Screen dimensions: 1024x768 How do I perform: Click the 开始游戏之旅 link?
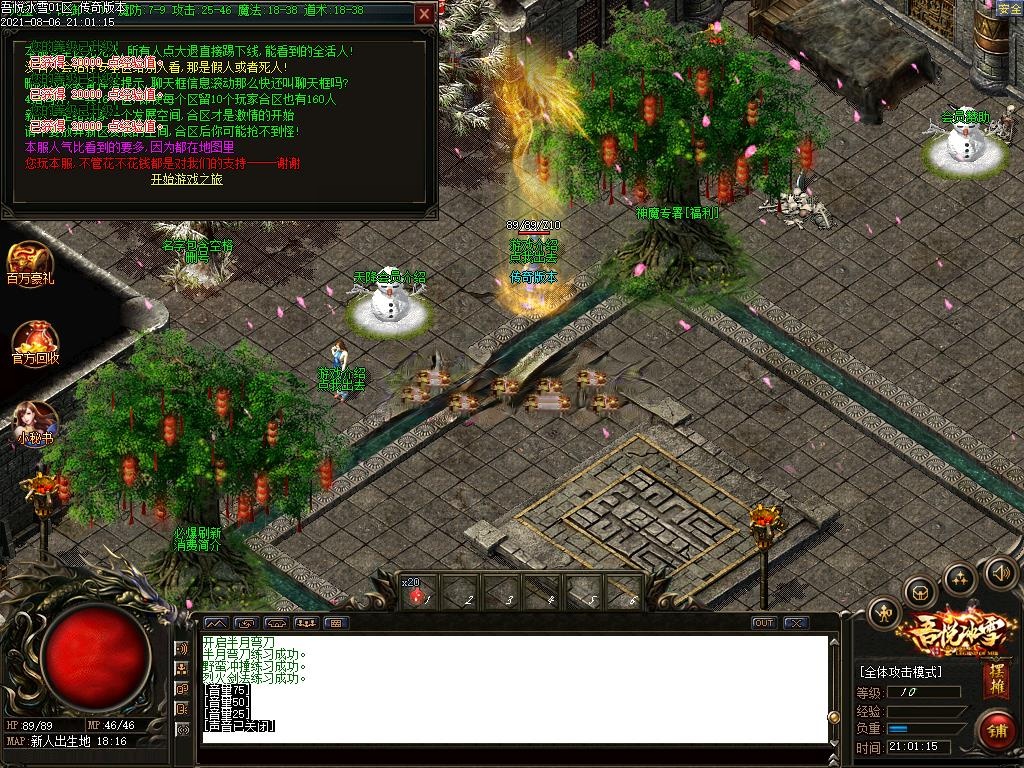187,179
